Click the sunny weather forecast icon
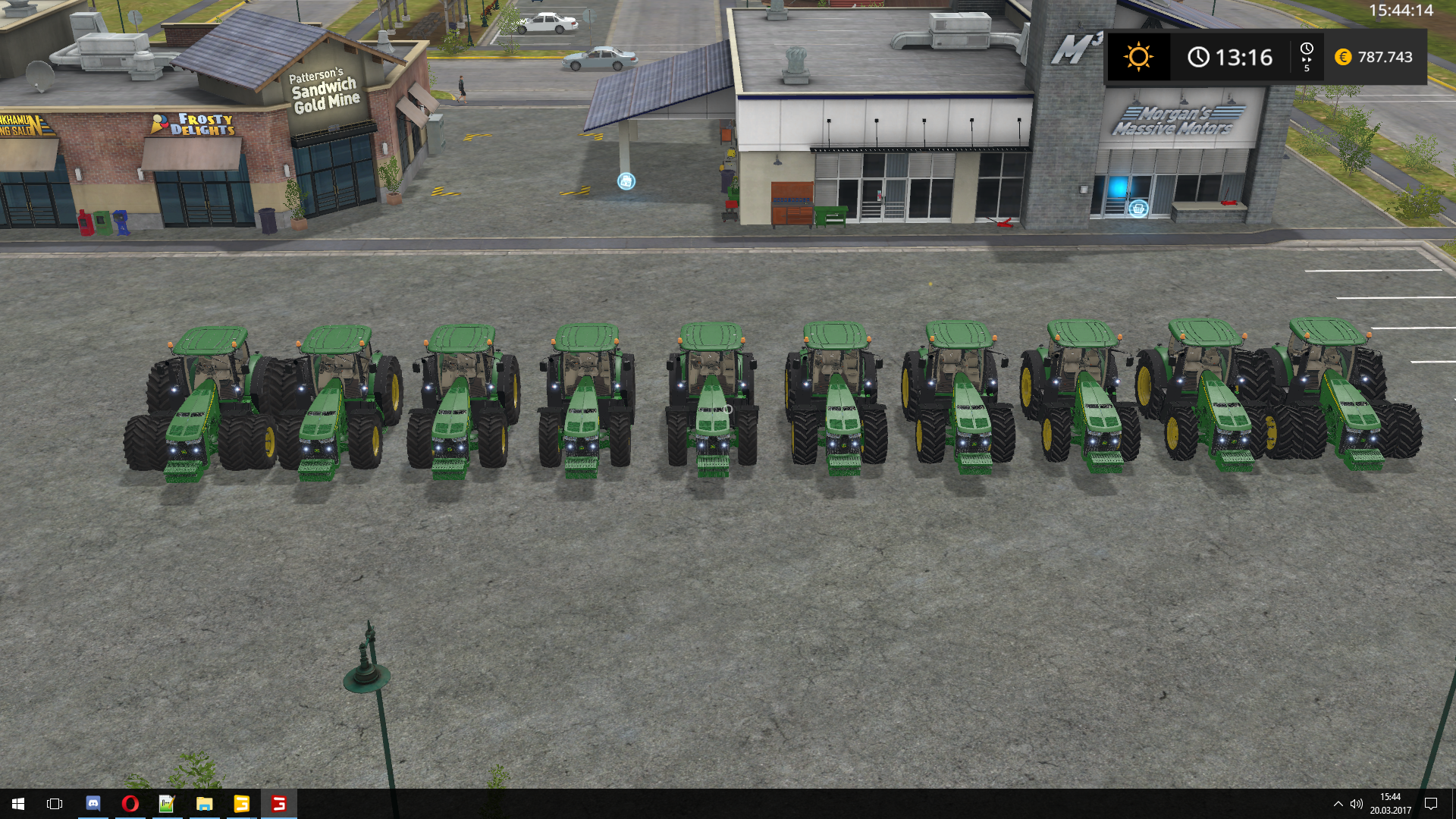 click(x=1138, y=57)
